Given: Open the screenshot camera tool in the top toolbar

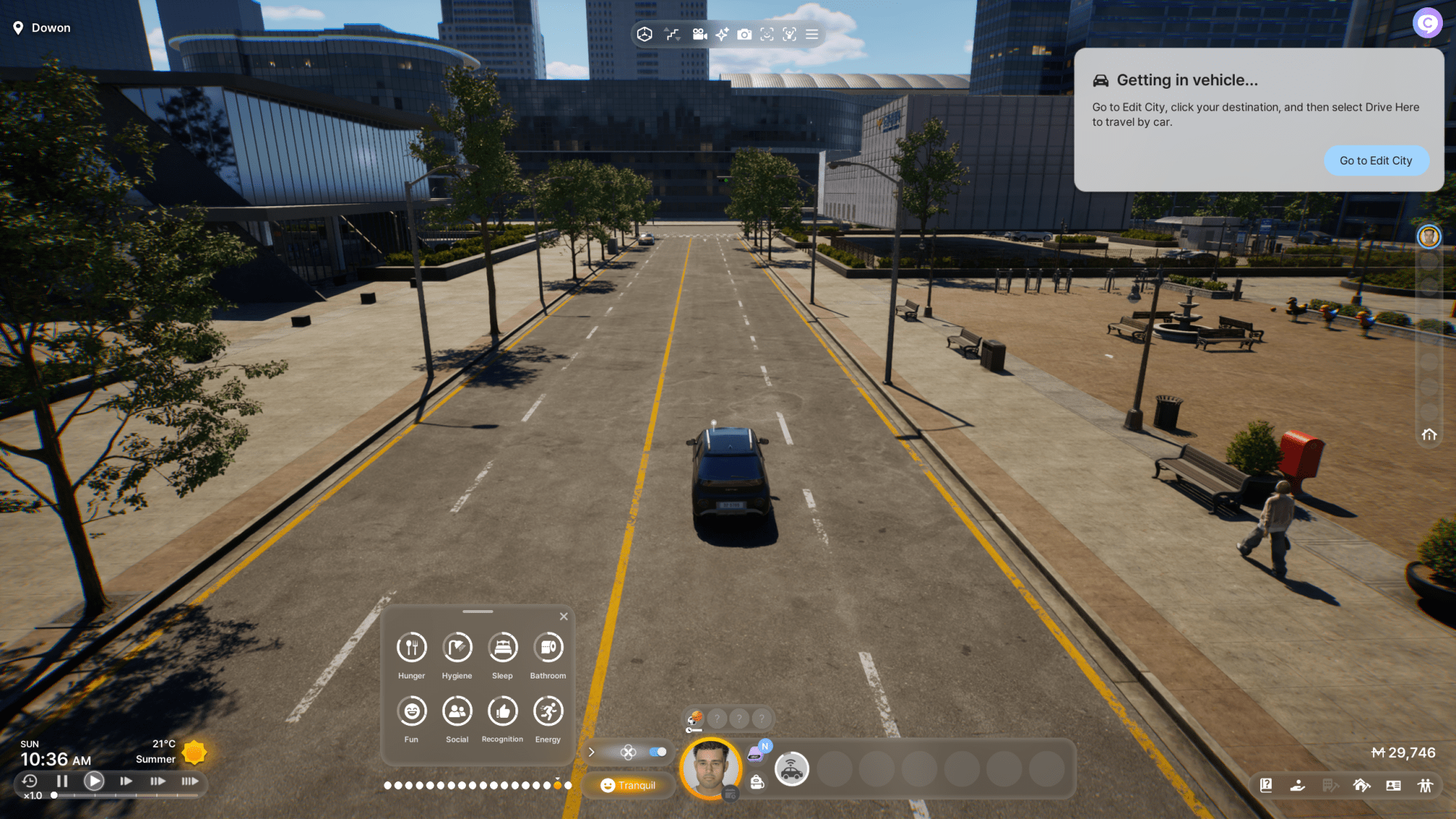Looking at the screenshot, I should click(x=745, y=34).
